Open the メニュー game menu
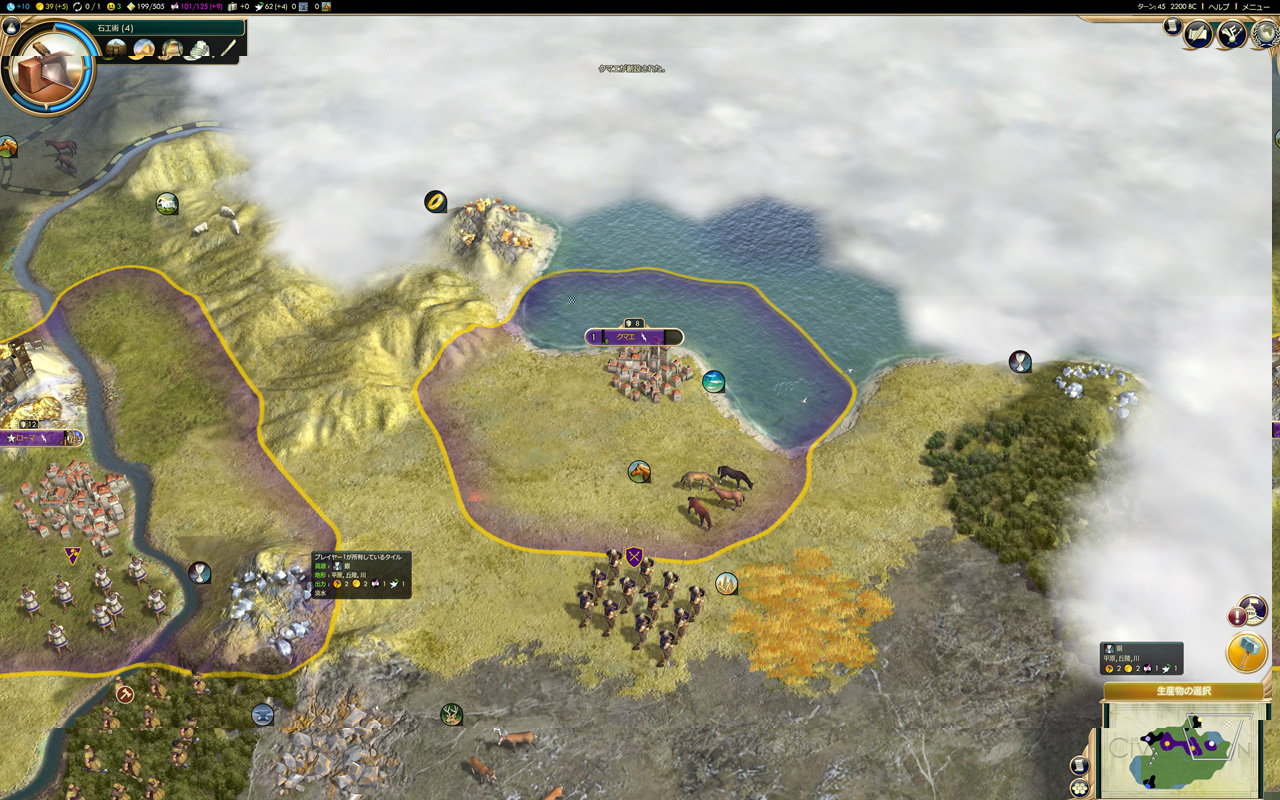 point(1255,6)
